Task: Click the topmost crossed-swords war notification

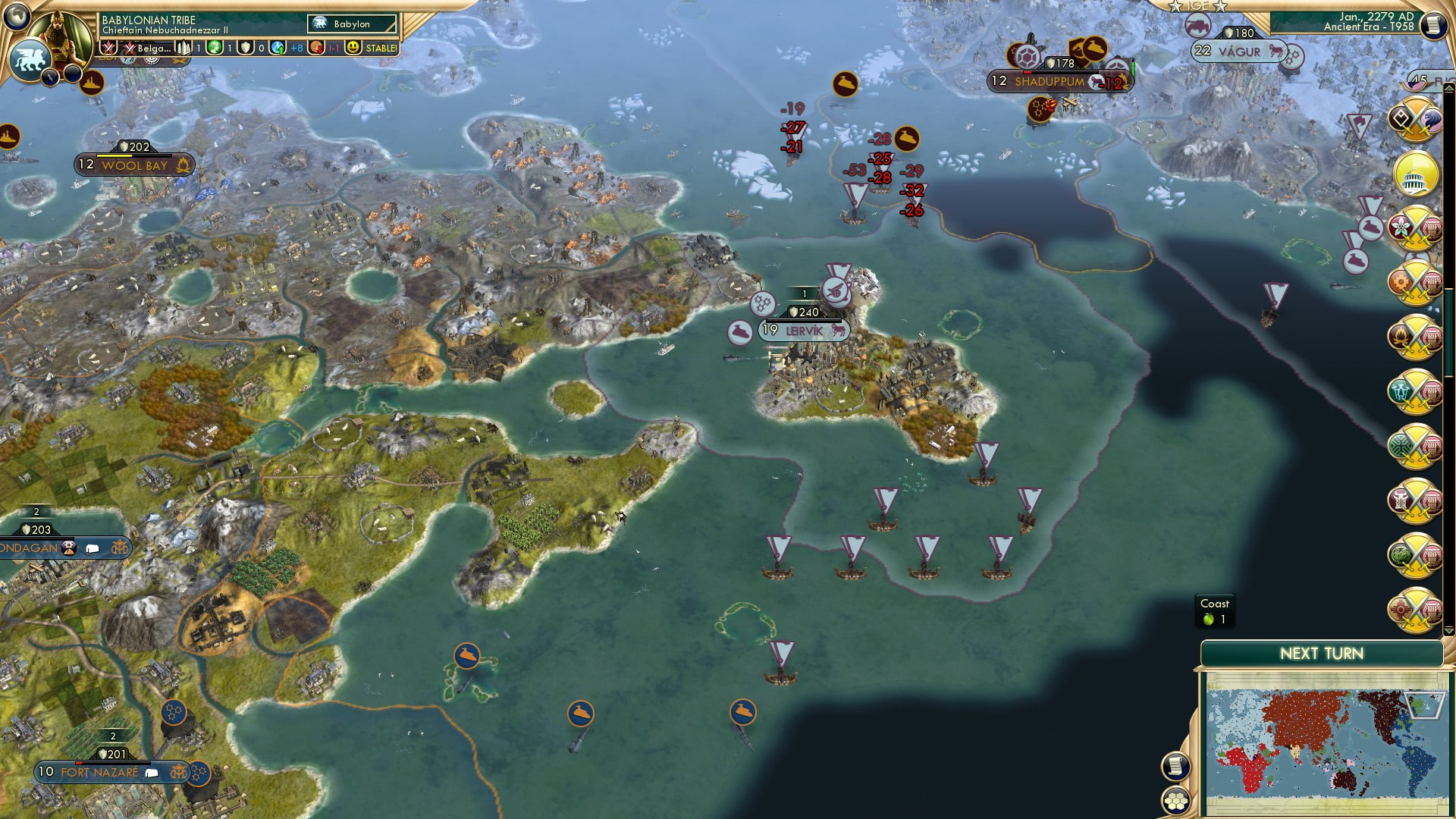Action: 1415,119
